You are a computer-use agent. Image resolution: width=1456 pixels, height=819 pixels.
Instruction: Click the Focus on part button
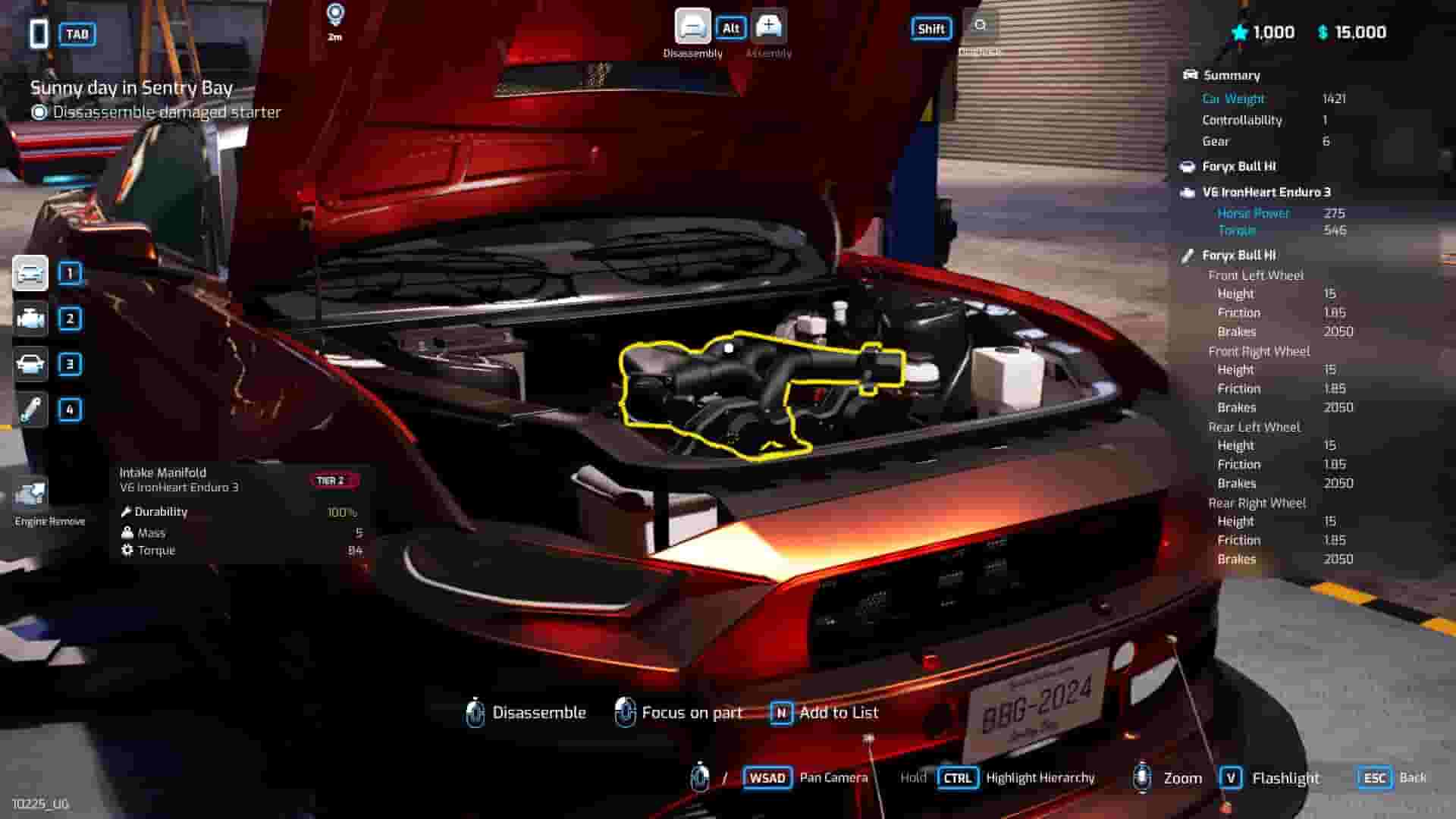tap(679, 713)
